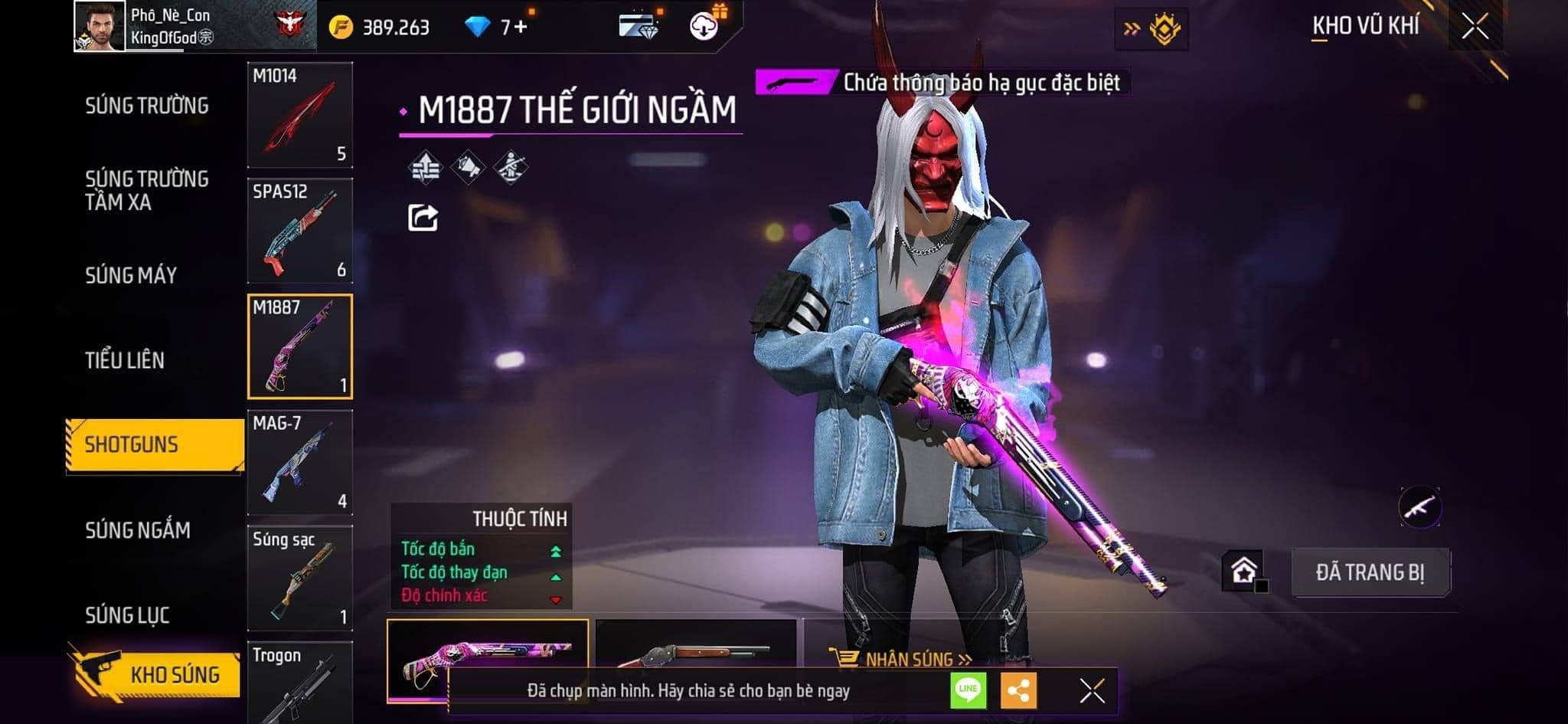Screen dimensions: 1568x724
Task: Open the Kho Súng gun vault tab
Action: (157, 674)
